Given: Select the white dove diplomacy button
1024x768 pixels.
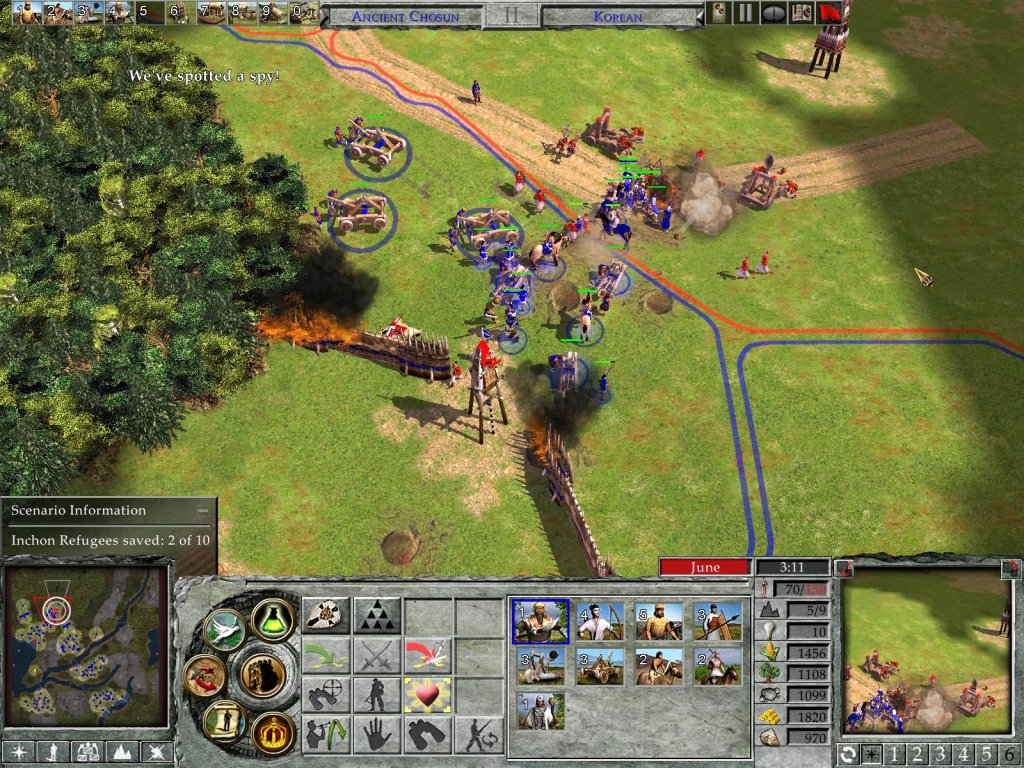Looking at the screenshot, I should (x=224, y=630).
